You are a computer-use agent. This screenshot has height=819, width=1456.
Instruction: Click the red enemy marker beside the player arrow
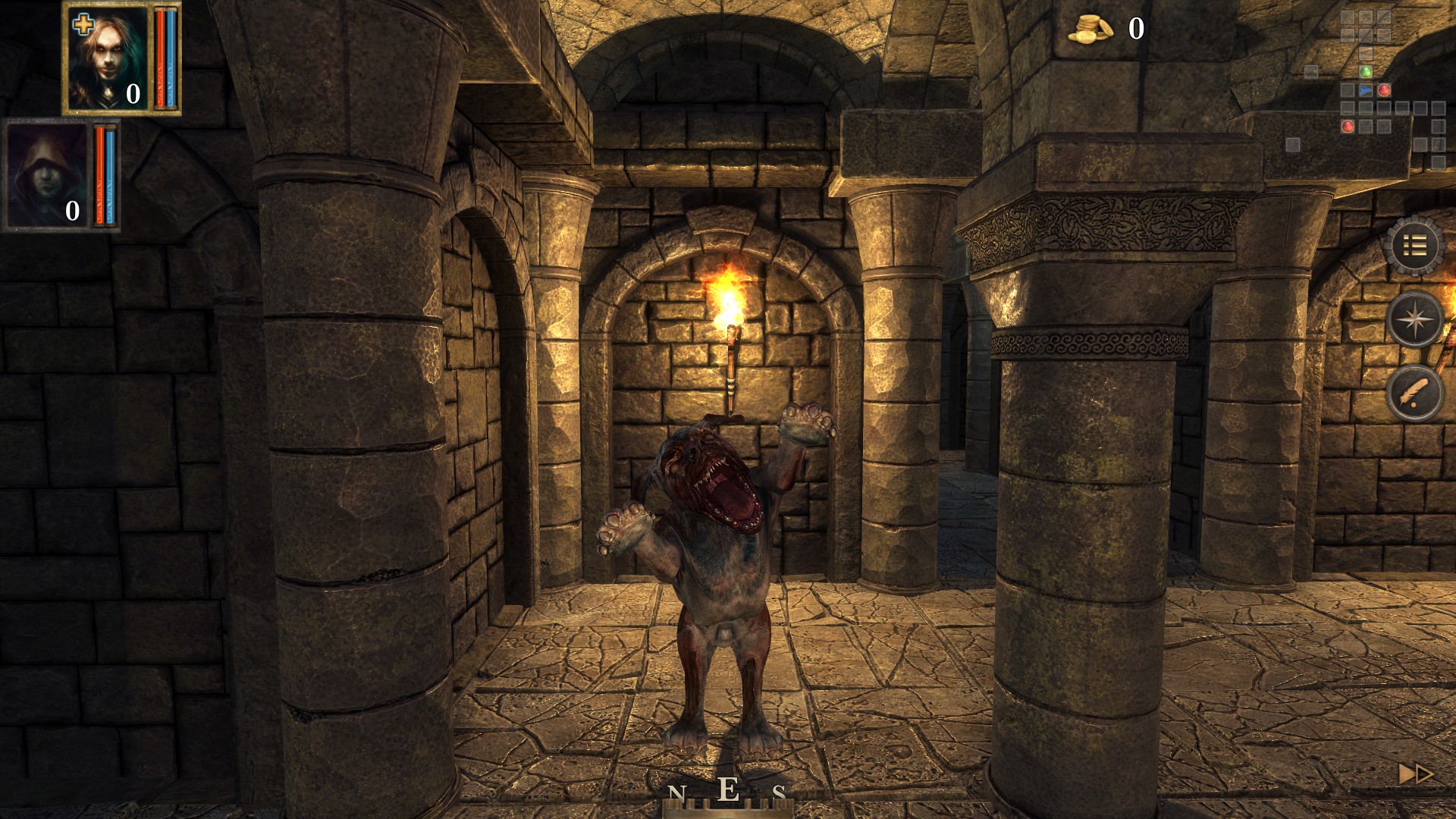(x=1385, y=90)
